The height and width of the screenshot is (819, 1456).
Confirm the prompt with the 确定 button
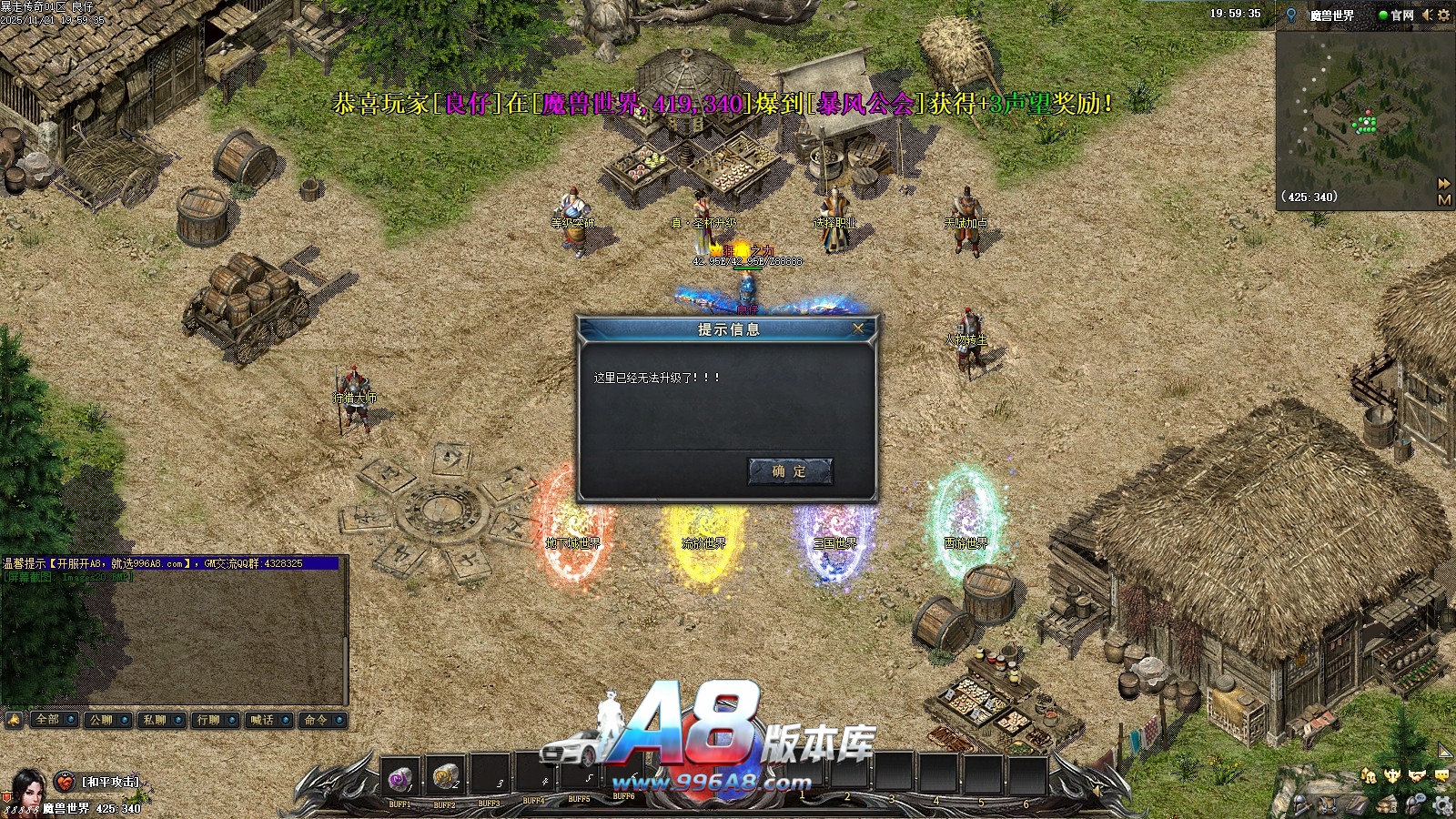click(x=789, y=471)
